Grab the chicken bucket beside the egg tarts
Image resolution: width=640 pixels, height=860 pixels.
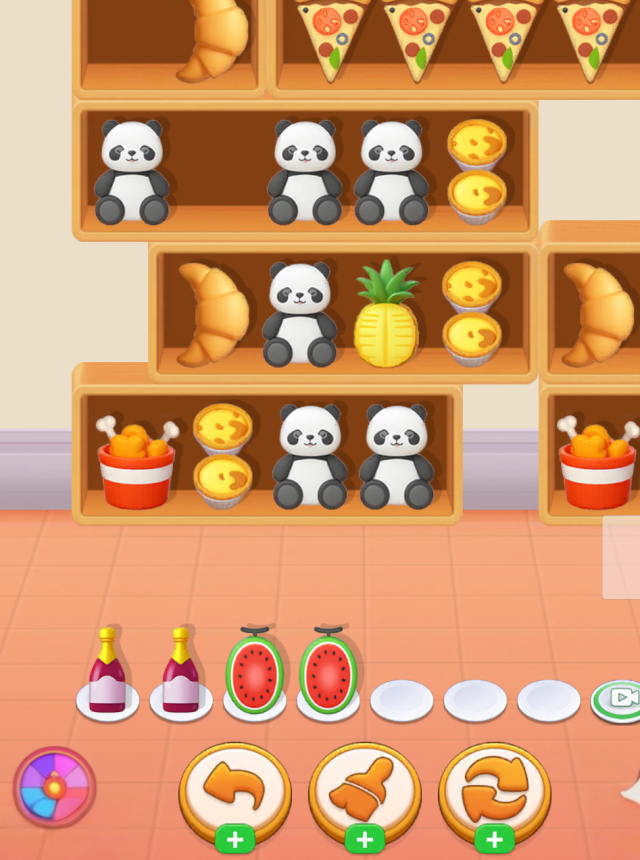click(136, 462)
